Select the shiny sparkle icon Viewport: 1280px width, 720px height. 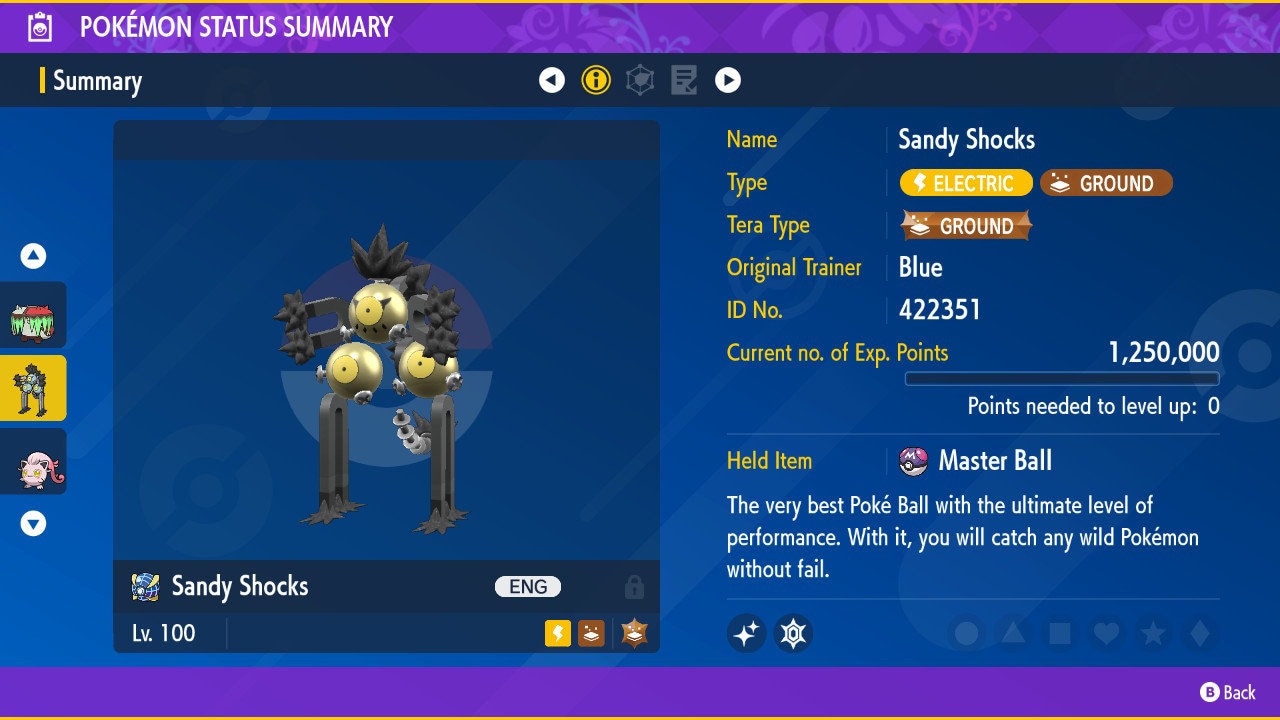(746, 633)
